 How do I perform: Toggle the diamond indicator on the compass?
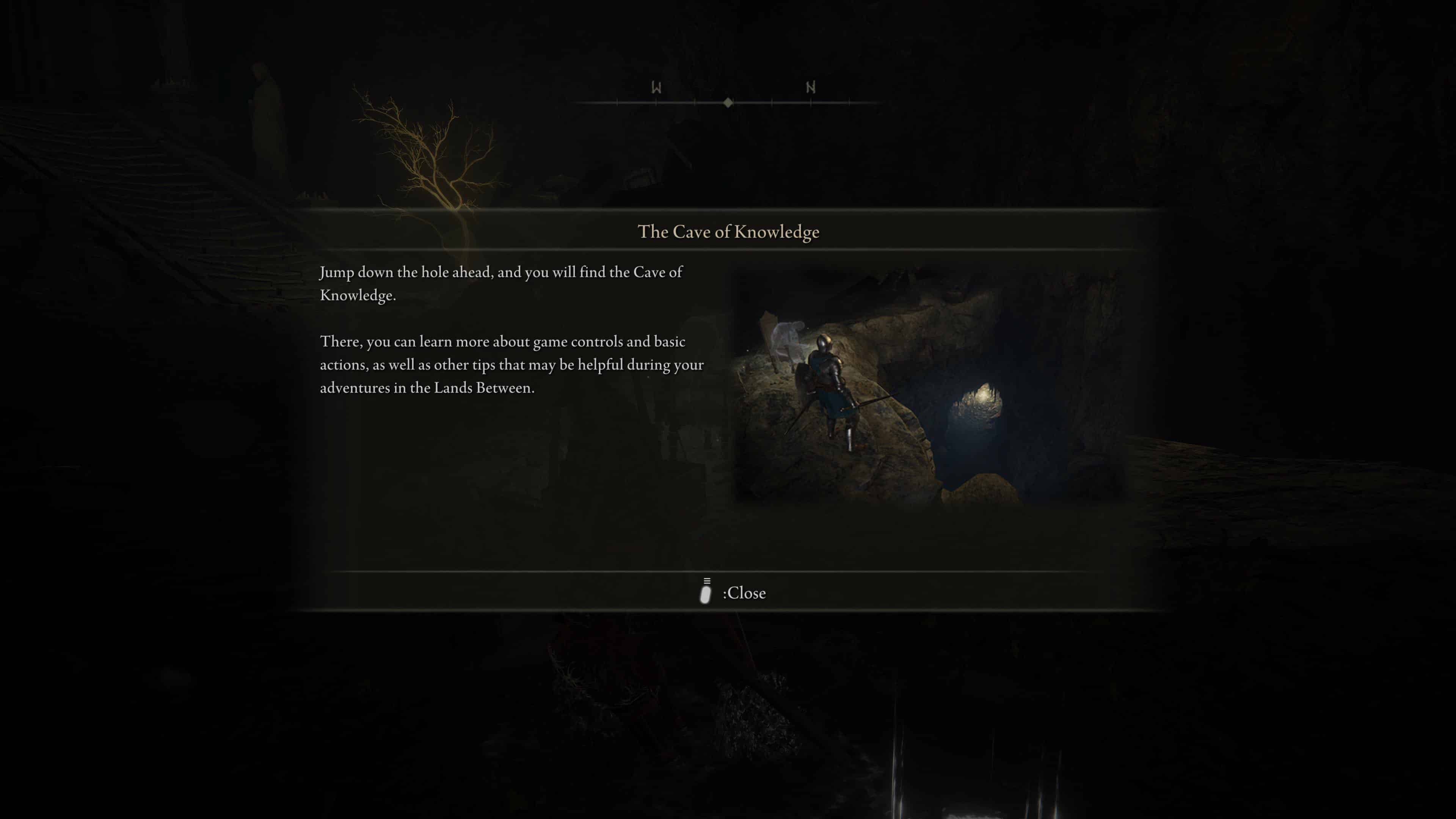click(x=728, y=103)
